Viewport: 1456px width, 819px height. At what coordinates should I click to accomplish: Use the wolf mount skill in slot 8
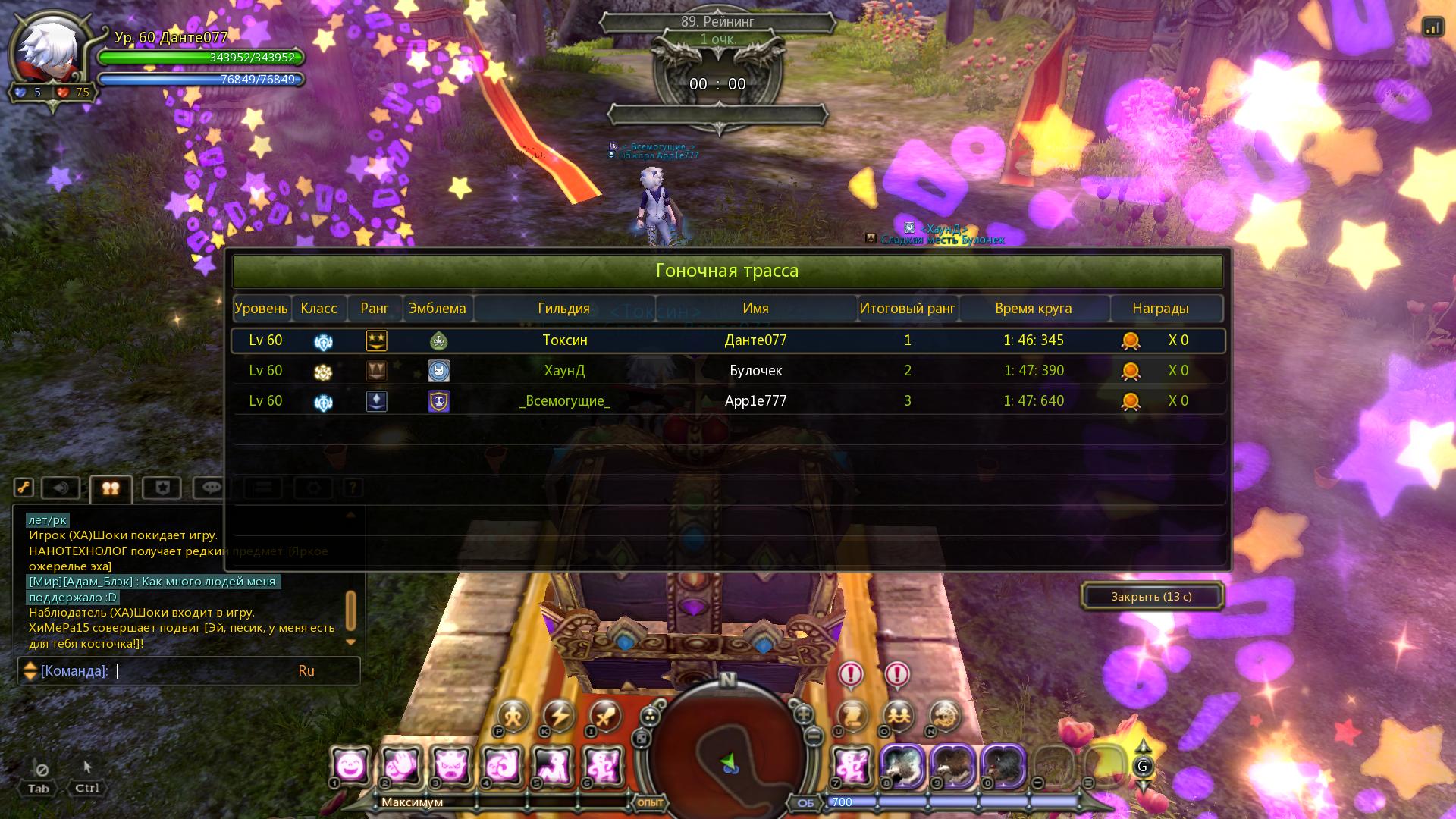click(902, 766)
